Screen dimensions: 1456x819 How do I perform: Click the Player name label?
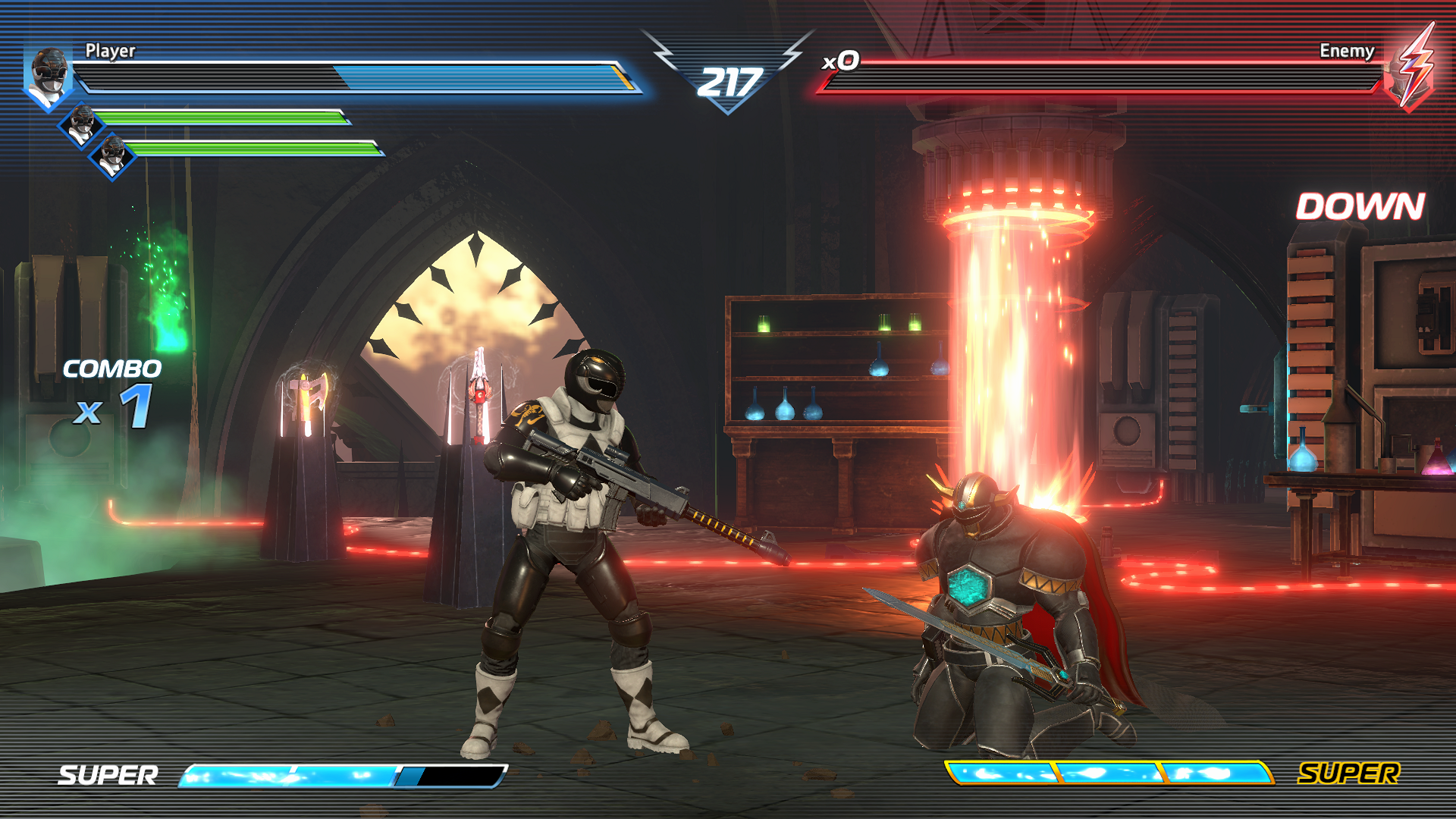coord(111,51)
